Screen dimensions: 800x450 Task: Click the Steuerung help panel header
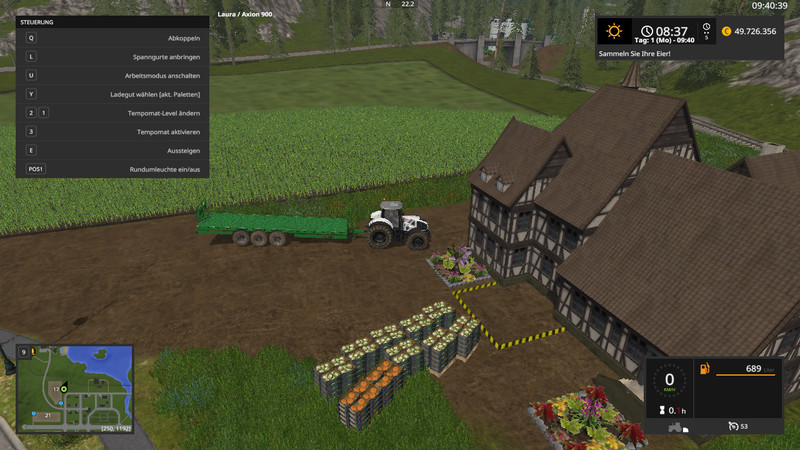pos(38,21)
